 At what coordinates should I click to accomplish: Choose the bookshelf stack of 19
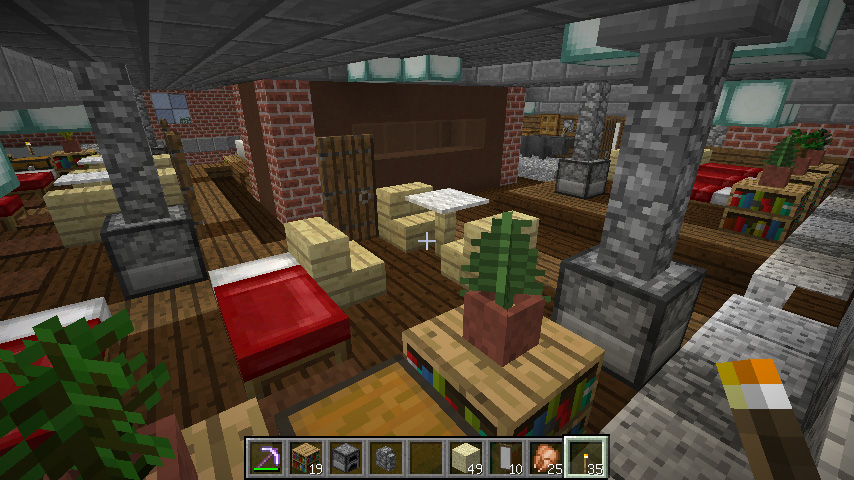click(306, 458)
